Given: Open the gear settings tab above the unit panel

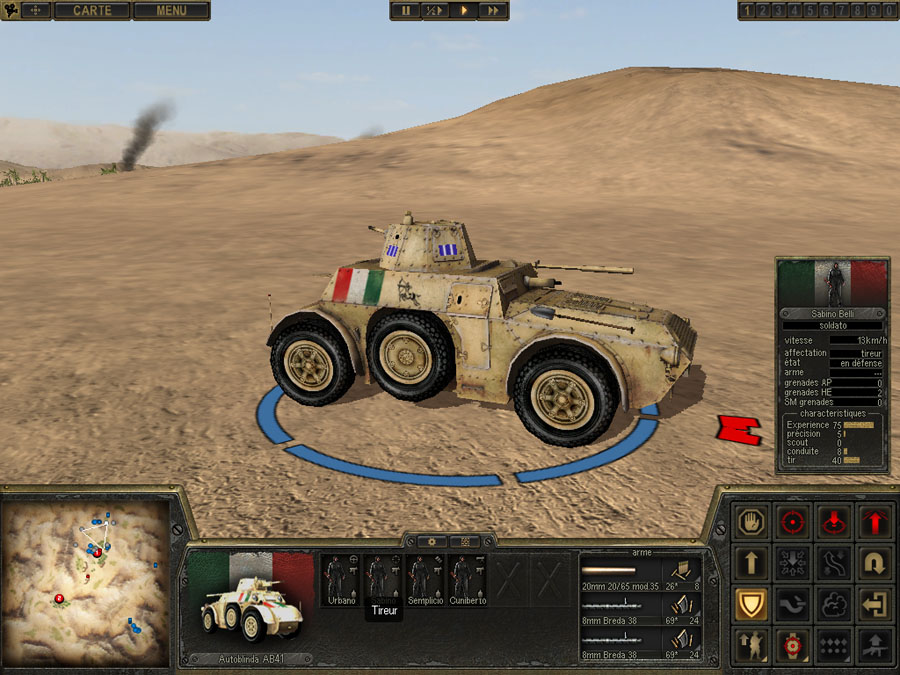Looking at the screenshot, I should point(432,541).
